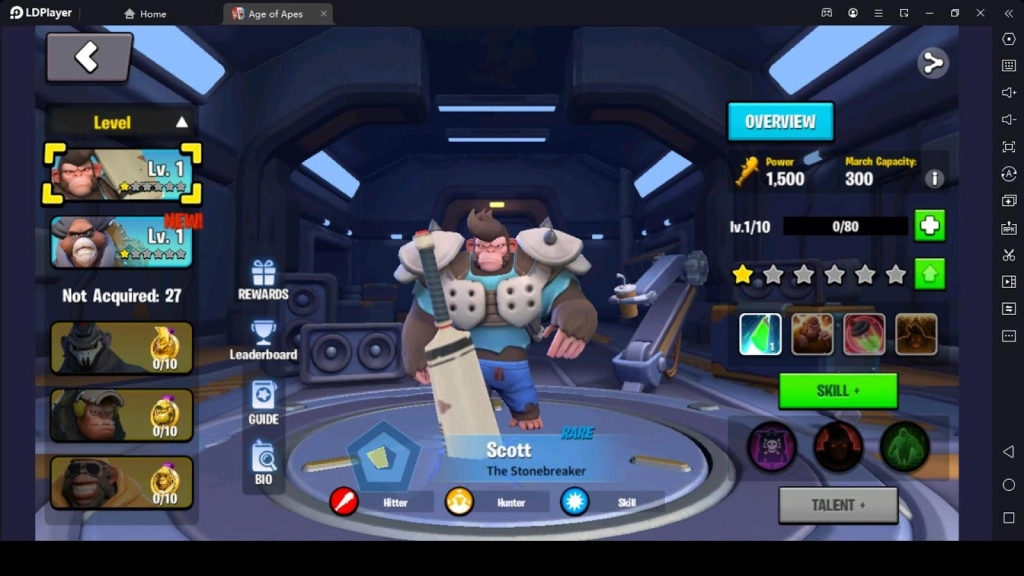Open the hero Guide
This screenshot has height=576, width=1024.
pos(263,403)
